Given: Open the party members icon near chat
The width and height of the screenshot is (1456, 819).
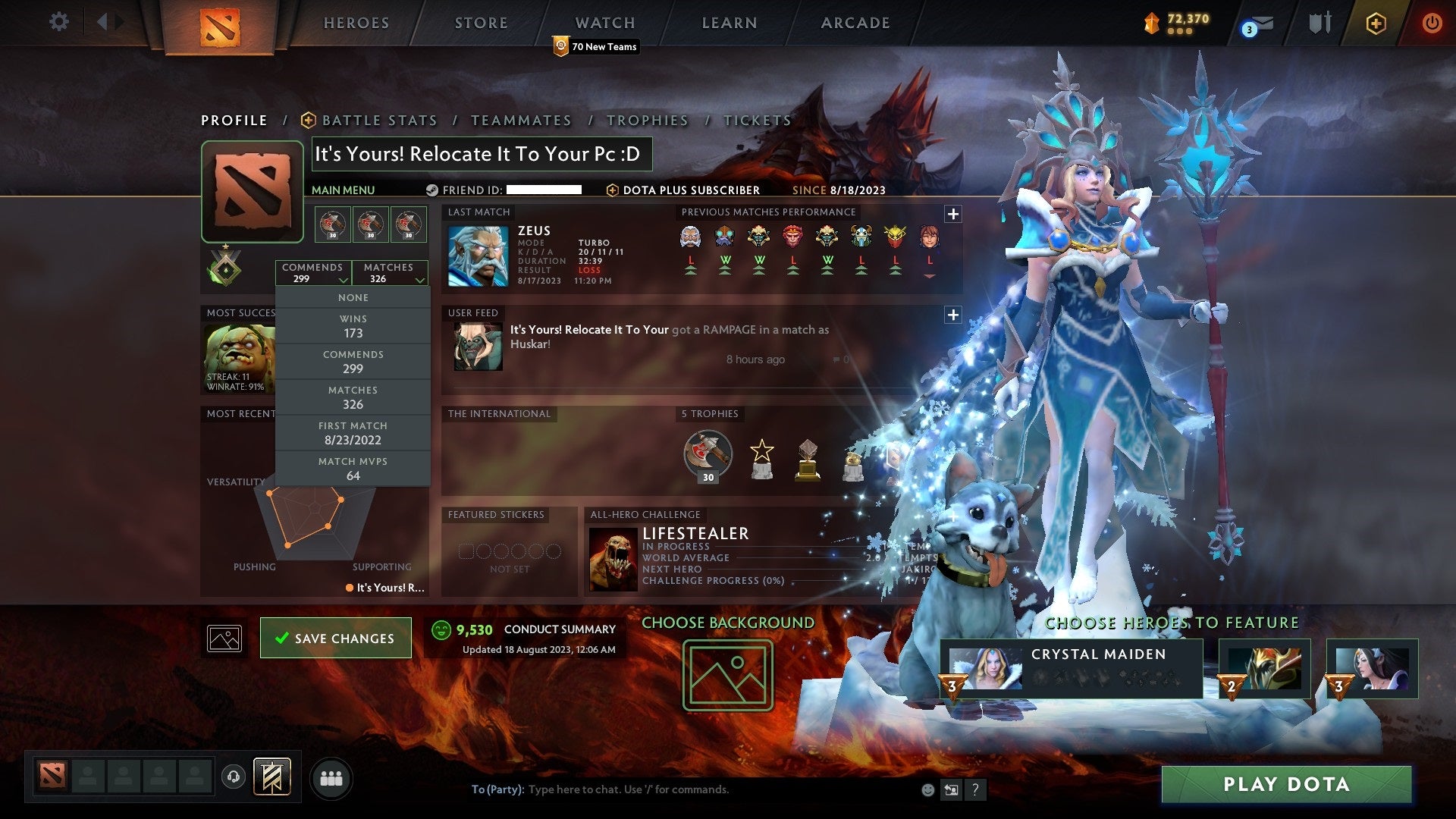Looking at the screenshot, I should pyautogui.click(x=331, y=777).
